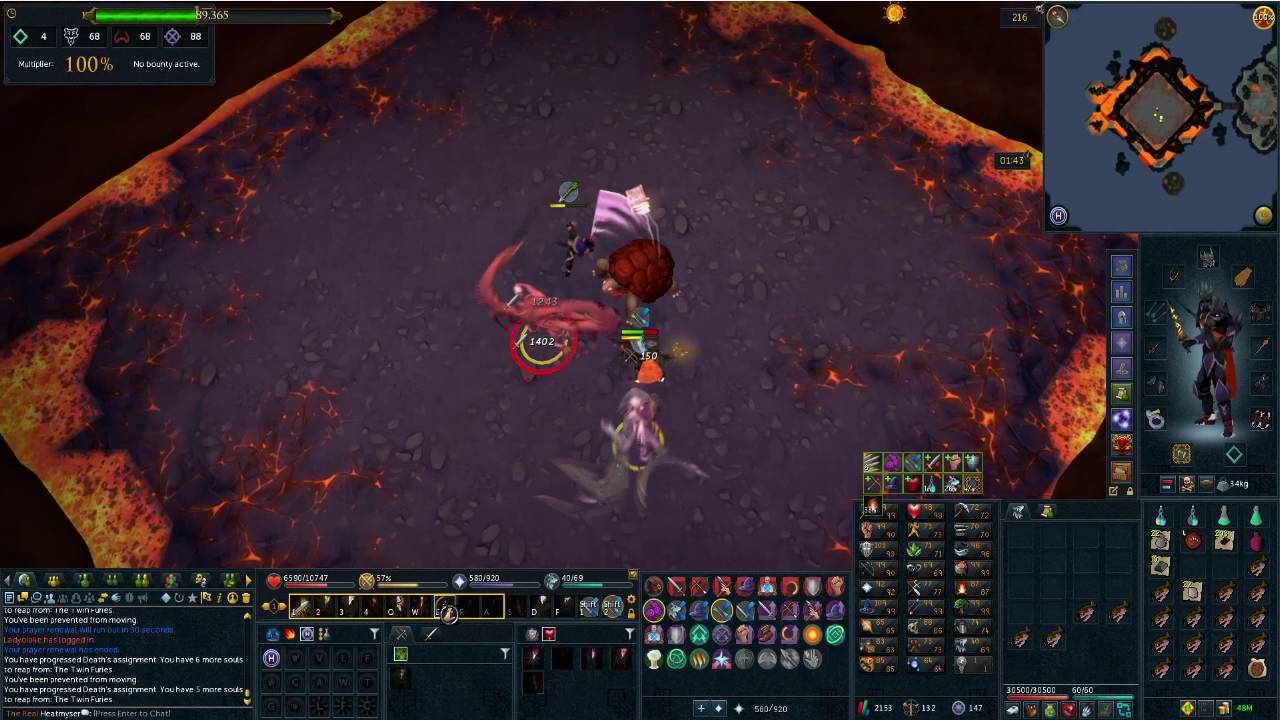Toggle the run energy orb
The width and height of the screenshot is (1280, 720).
pyautogui.click(x=1264, y=17)
